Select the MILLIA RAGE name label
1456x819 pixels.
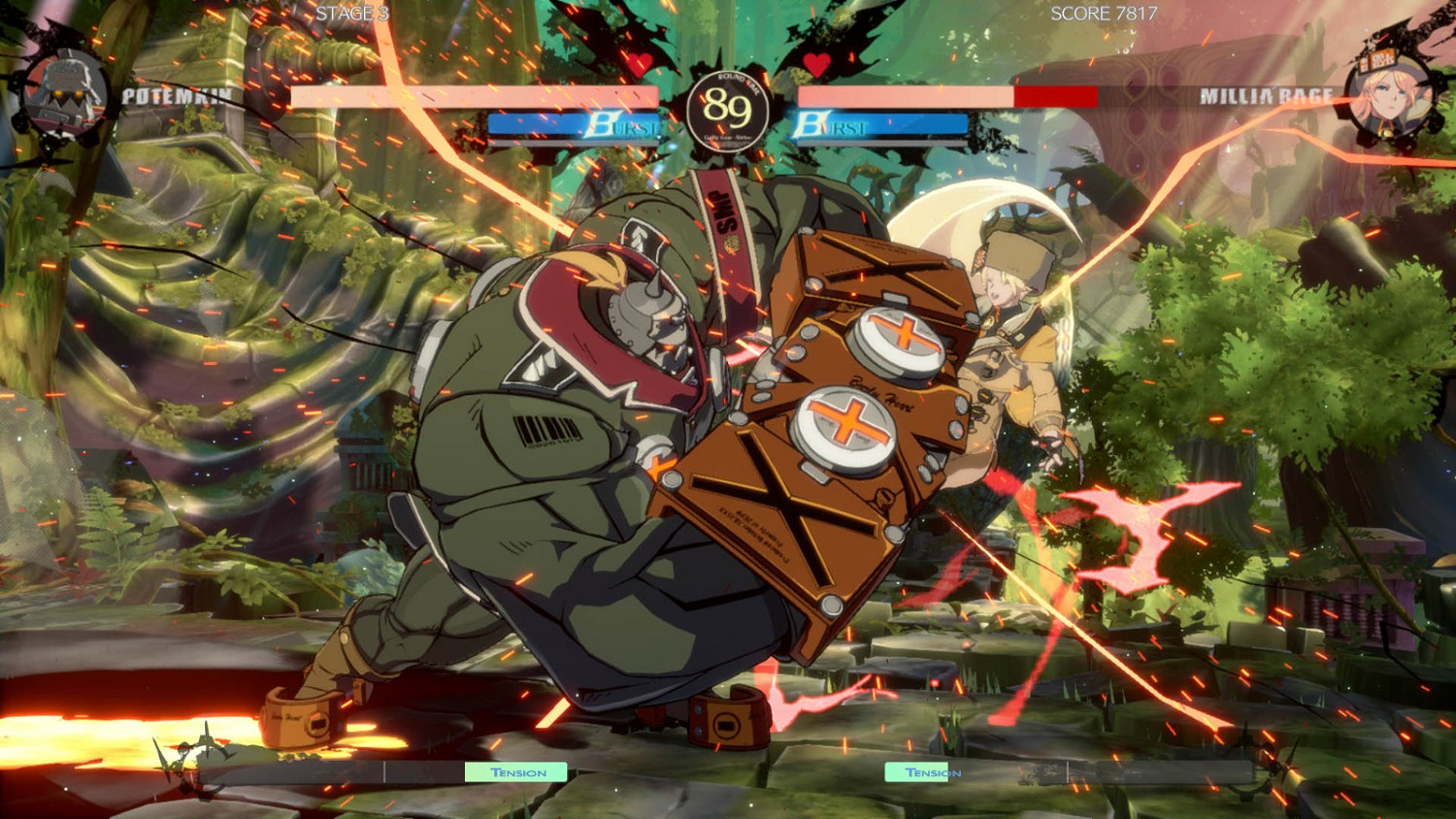1267,96
